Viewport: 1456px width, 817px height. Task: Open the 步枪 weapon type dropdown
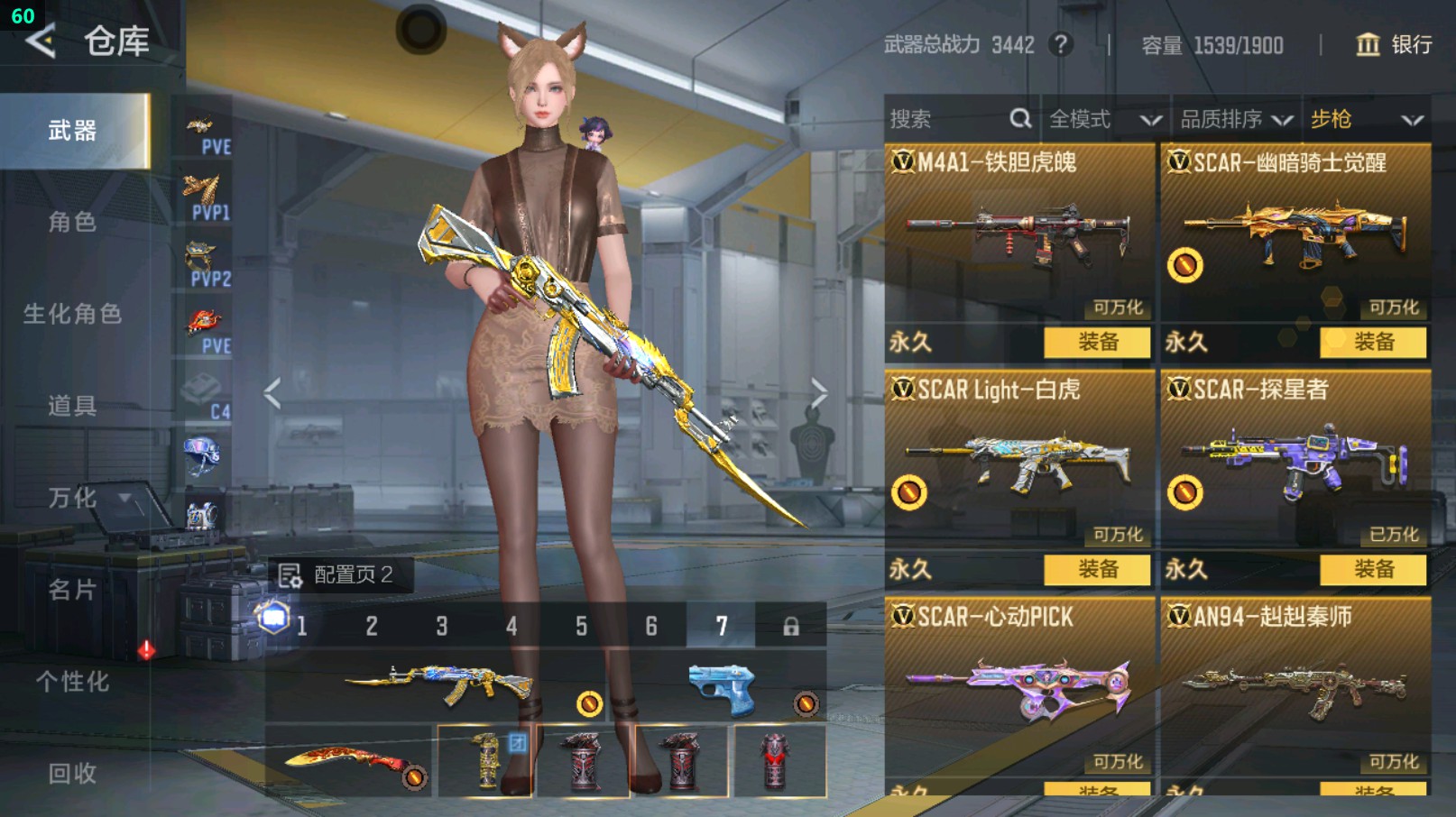tap(1366, 119)
